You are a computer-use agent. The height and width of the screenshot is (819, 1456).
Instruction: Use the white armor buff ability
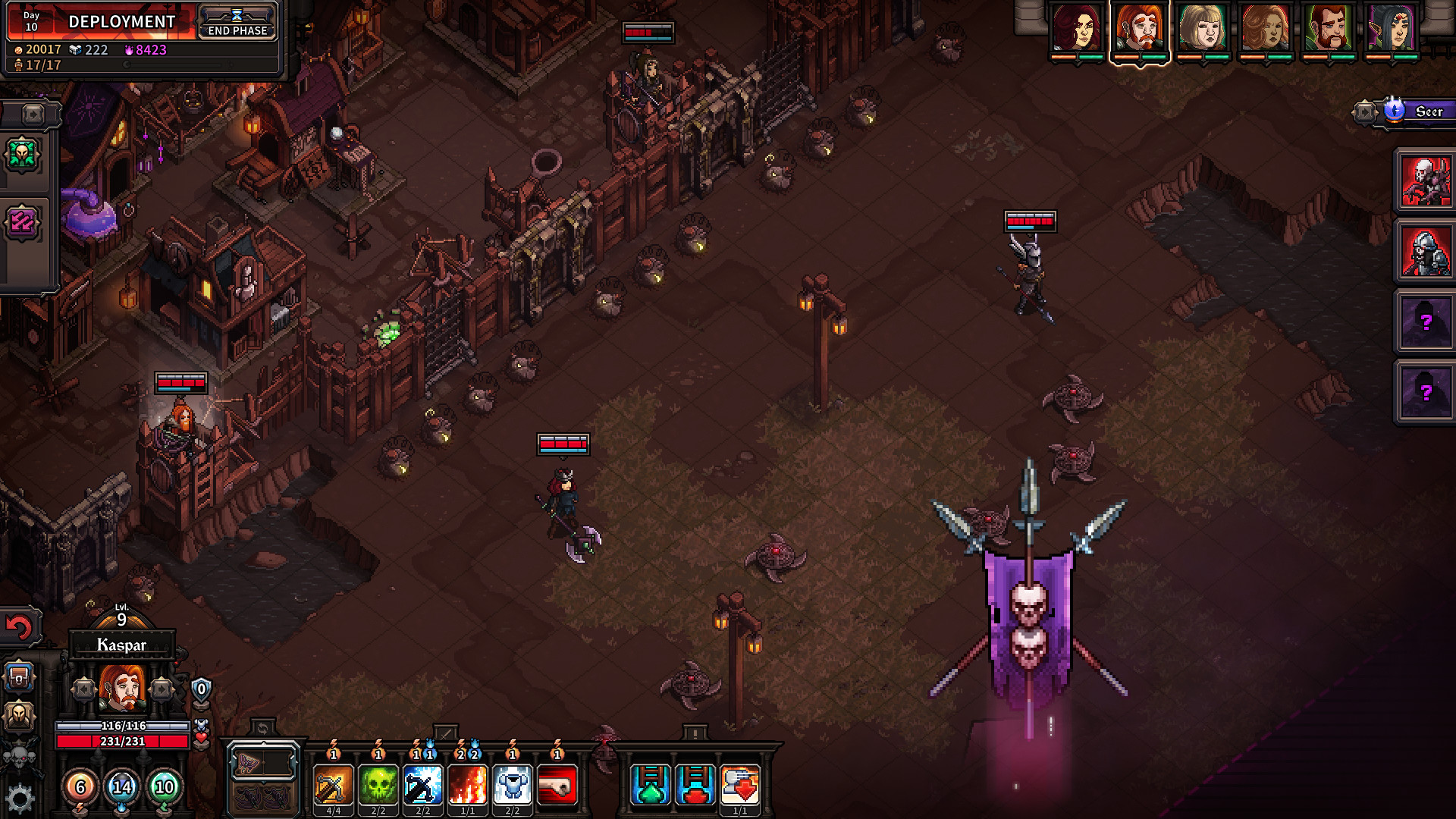point(513,786)
